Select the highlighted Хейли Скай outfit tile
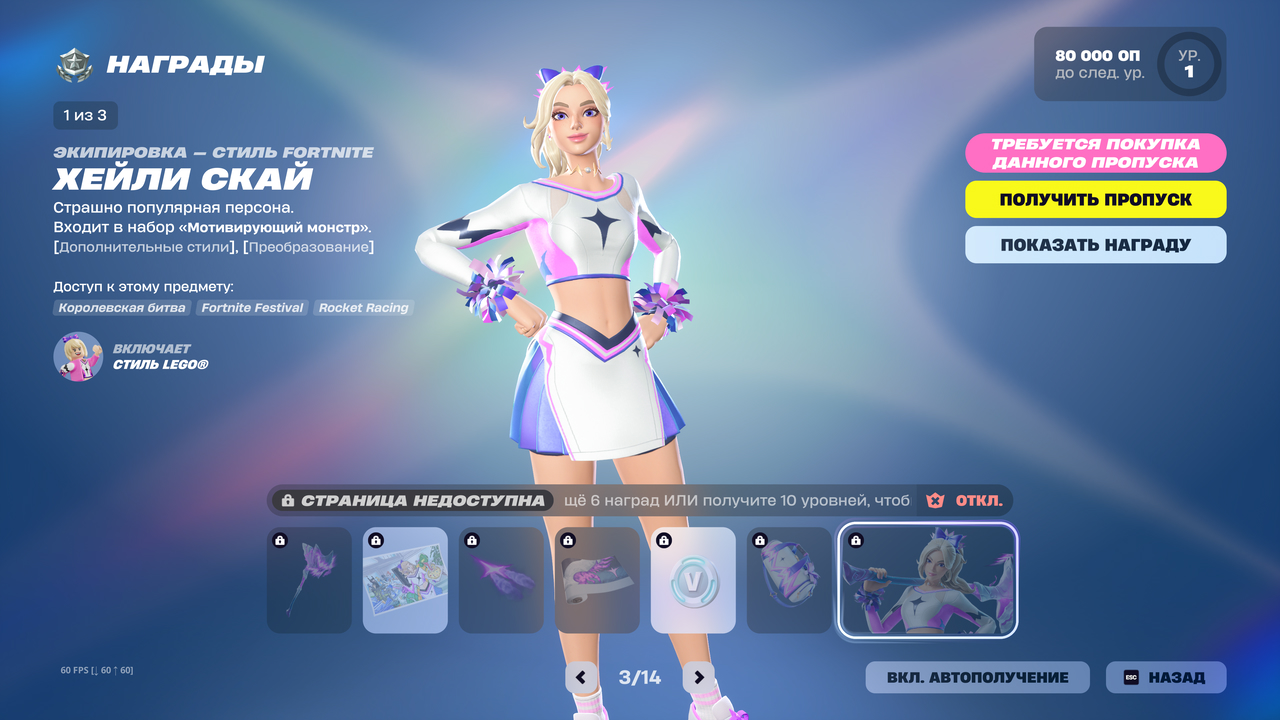This screenshot has width=1280, height=720. coord(927,580)
